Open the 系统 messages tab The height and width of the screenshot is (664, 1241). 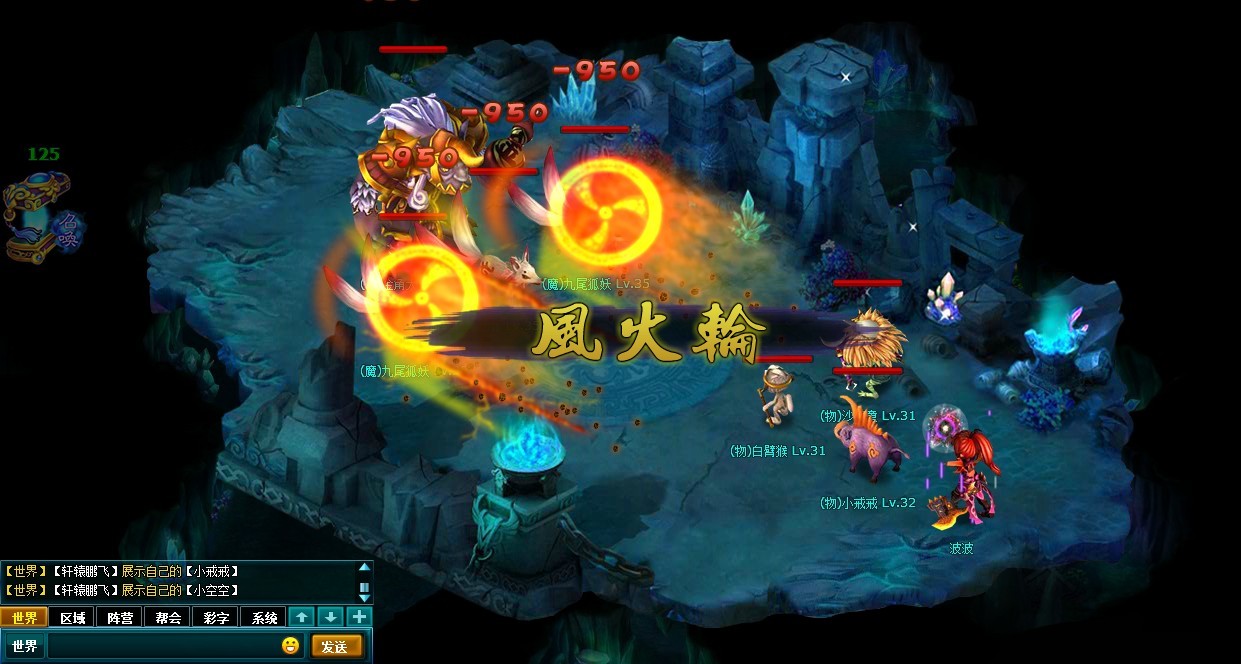pyautogui.click(x=264, y=617)
